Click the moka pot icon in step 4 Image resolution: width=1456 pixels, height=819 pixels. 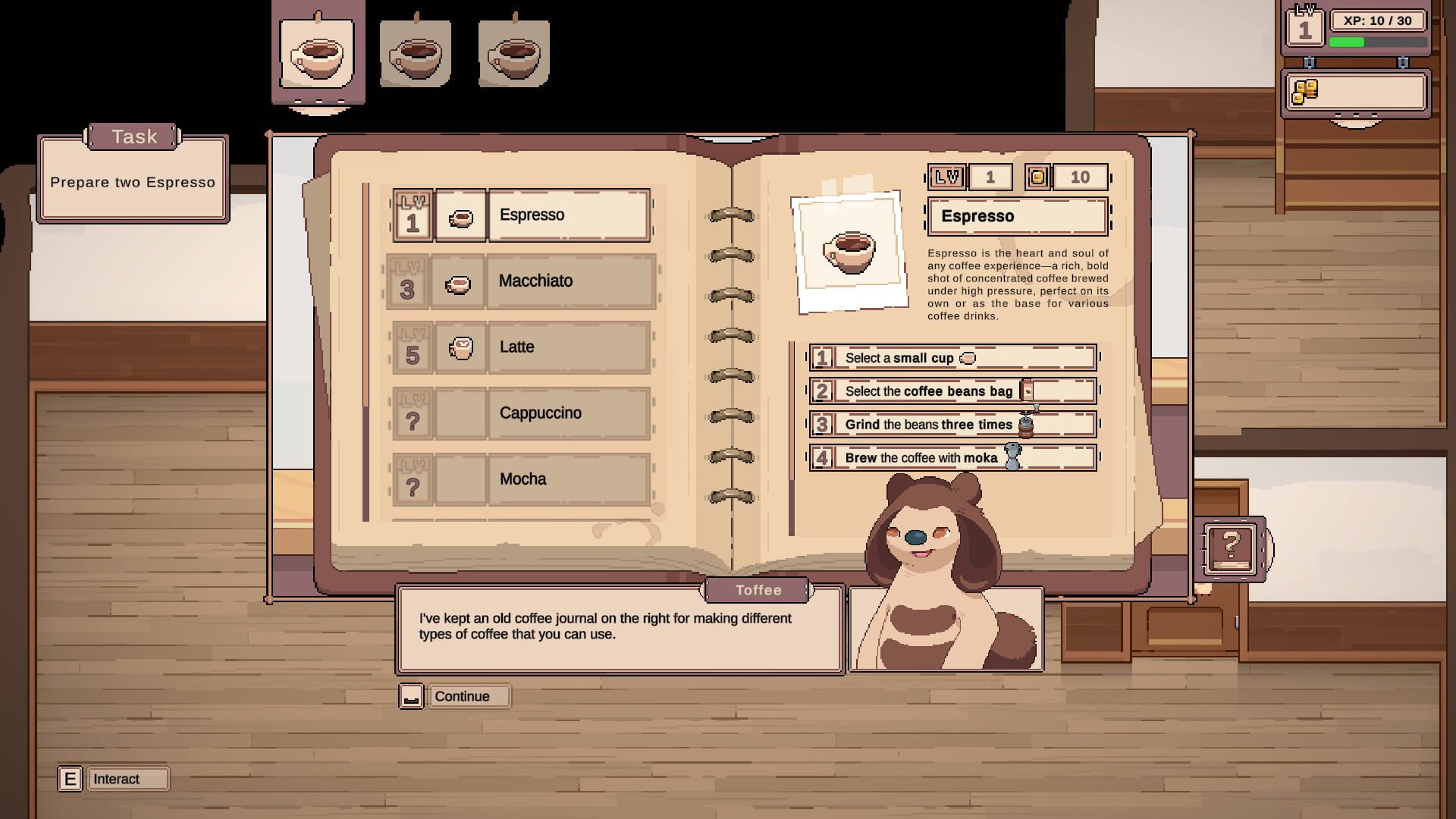coord(1011,457)
